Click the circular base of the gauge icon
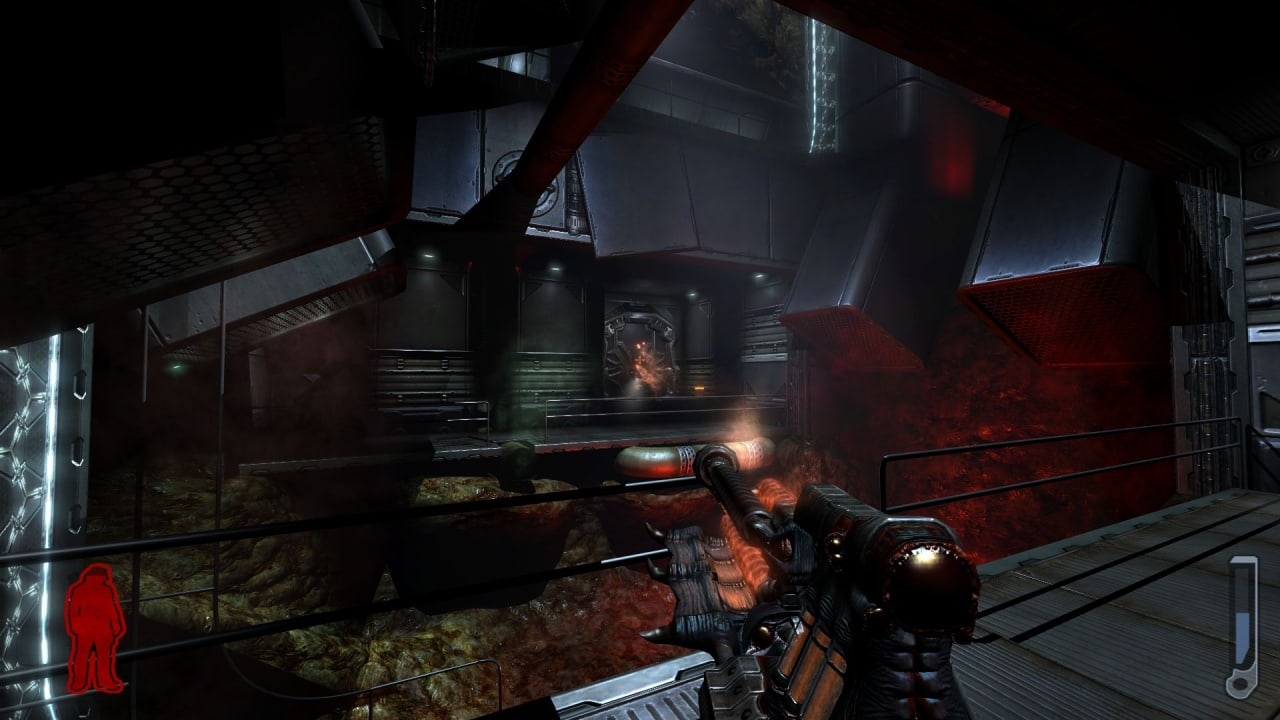 tap(1239, 684)
